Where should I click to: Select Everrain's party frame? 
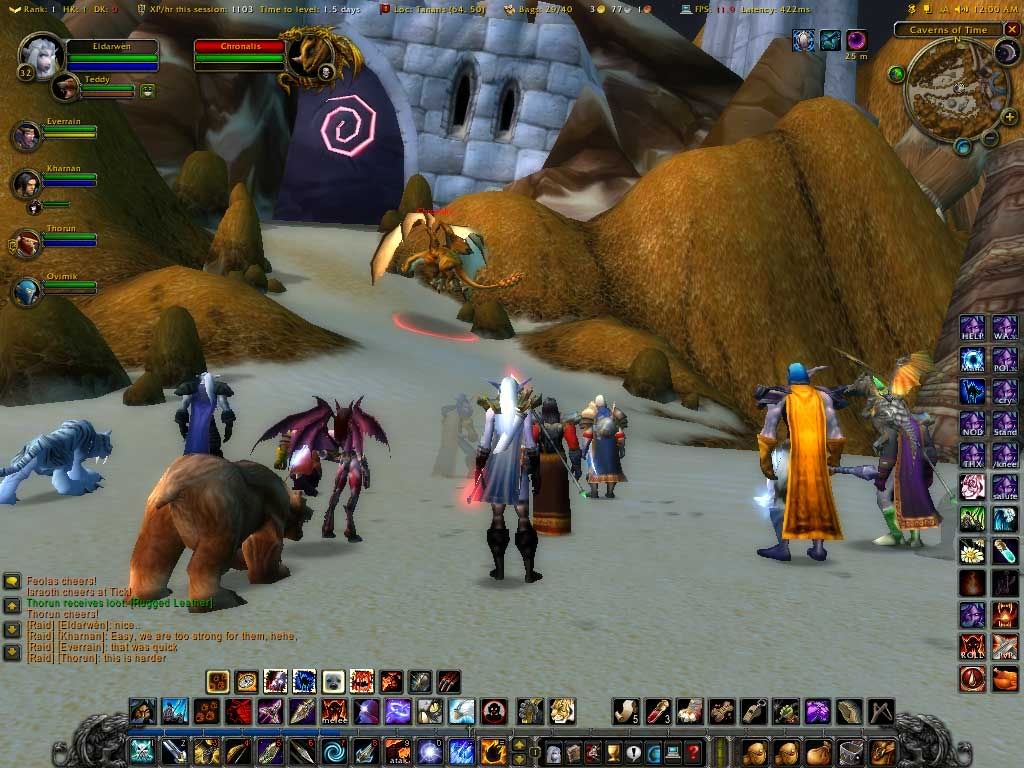pos(27,136)
